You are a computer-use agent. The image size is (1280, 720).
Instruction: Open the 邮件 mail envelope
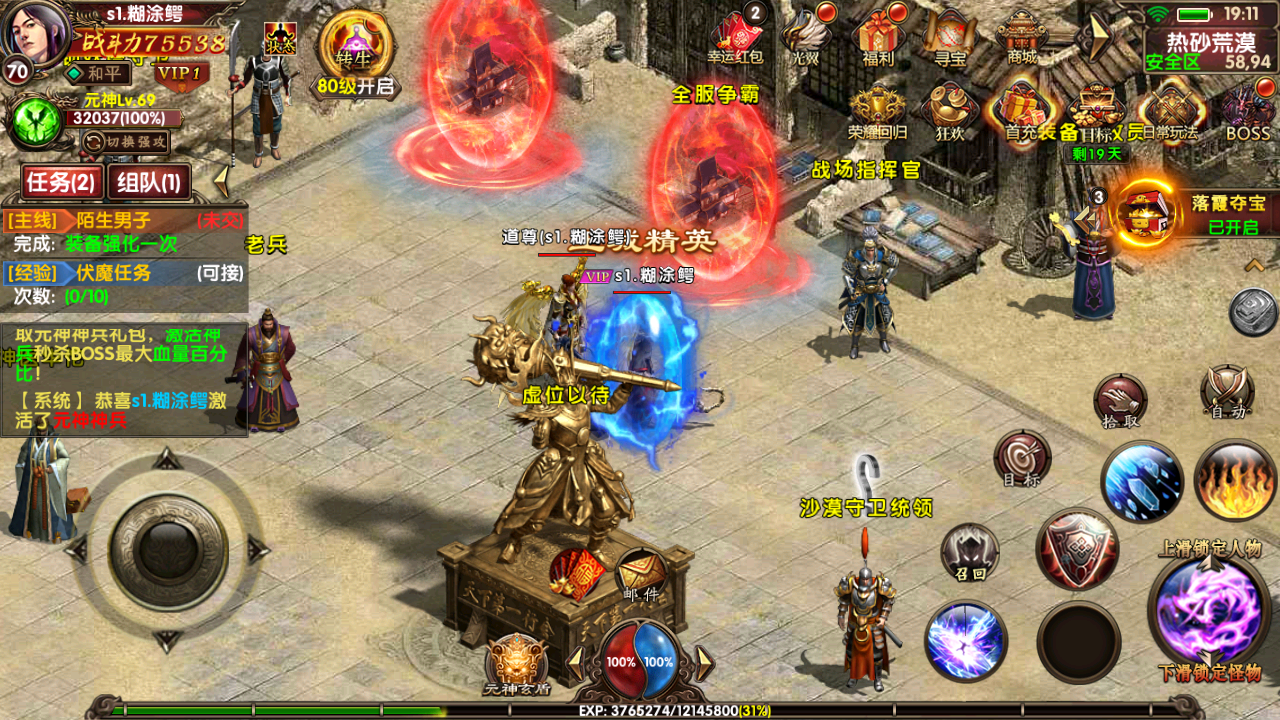coord(640,575)
